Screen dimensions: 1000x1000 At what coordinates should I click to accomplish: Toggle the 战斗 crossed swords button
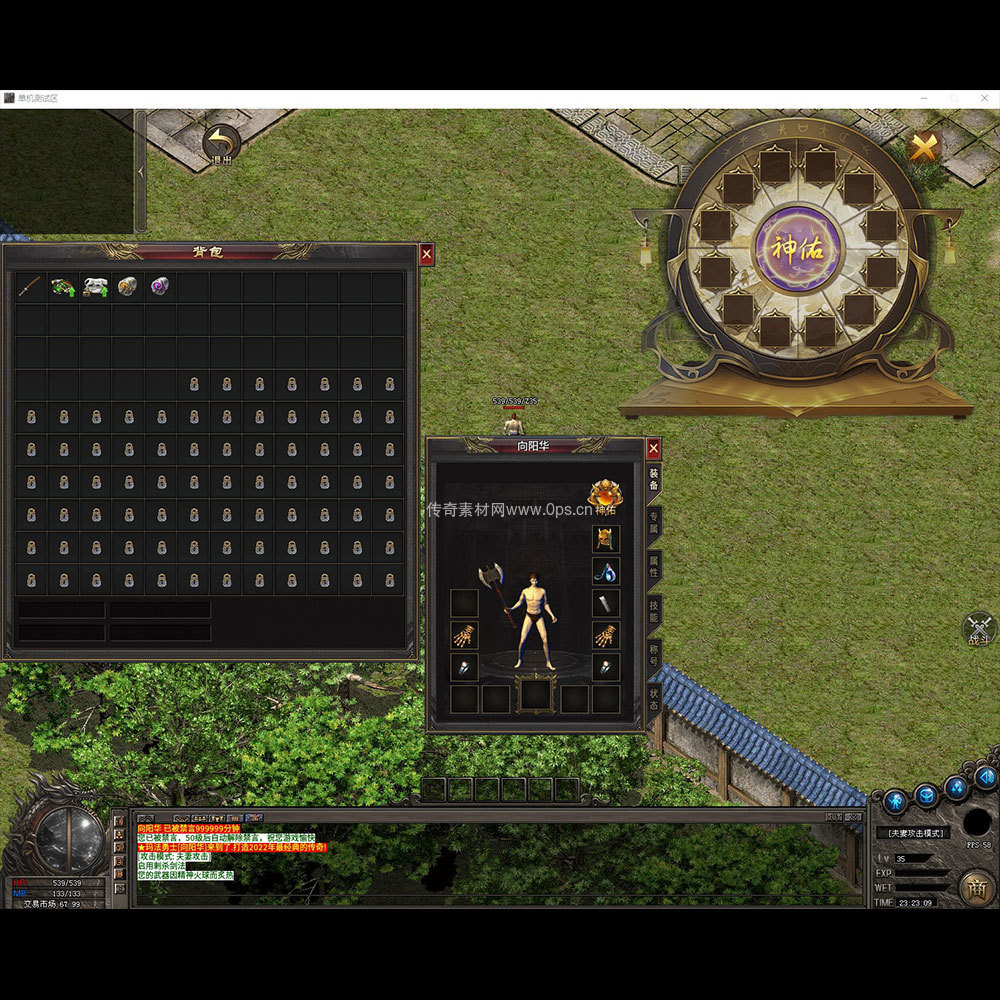point(979,628)
